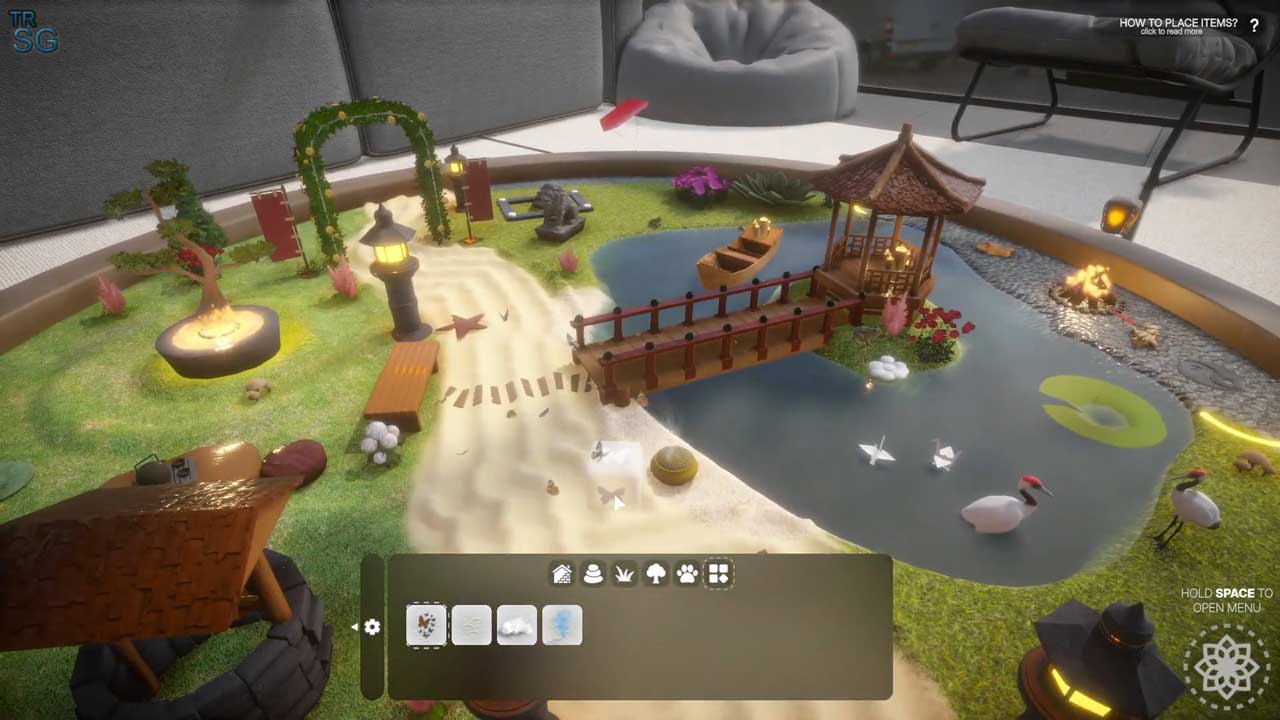Screen dimensions: 1280x720
Task: Select the grass category tab
Action: tap(624, 574)
